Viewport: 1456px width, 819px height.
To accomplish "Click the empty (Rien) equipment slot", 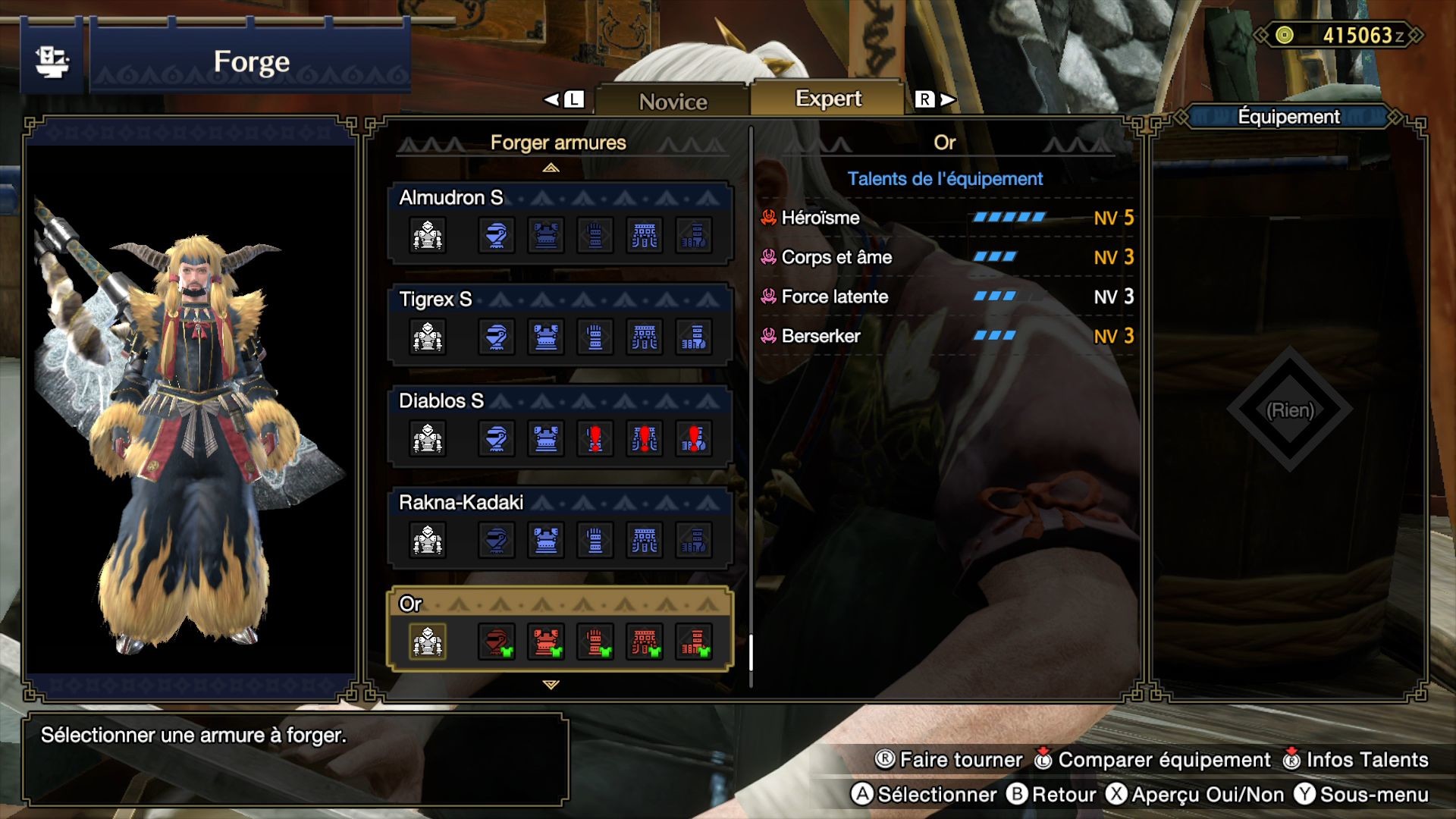I will pyautogui.click(x=1290, y=410).
